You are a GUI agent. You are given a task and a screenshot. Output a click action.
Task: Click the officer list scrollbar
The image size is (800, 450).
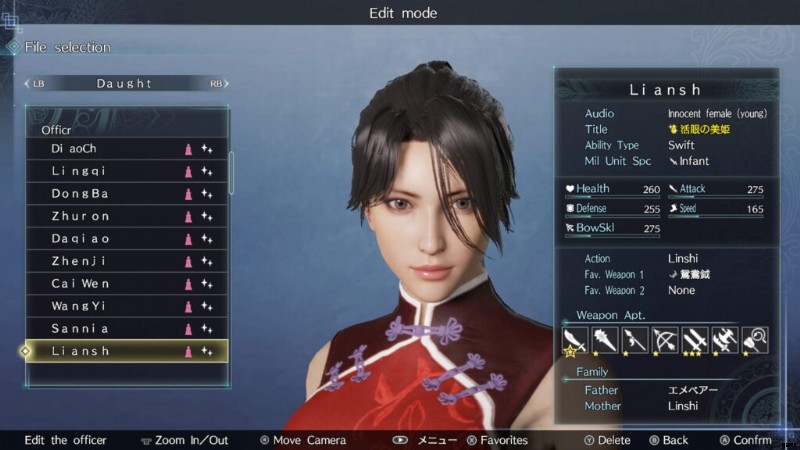coord(232,172)
